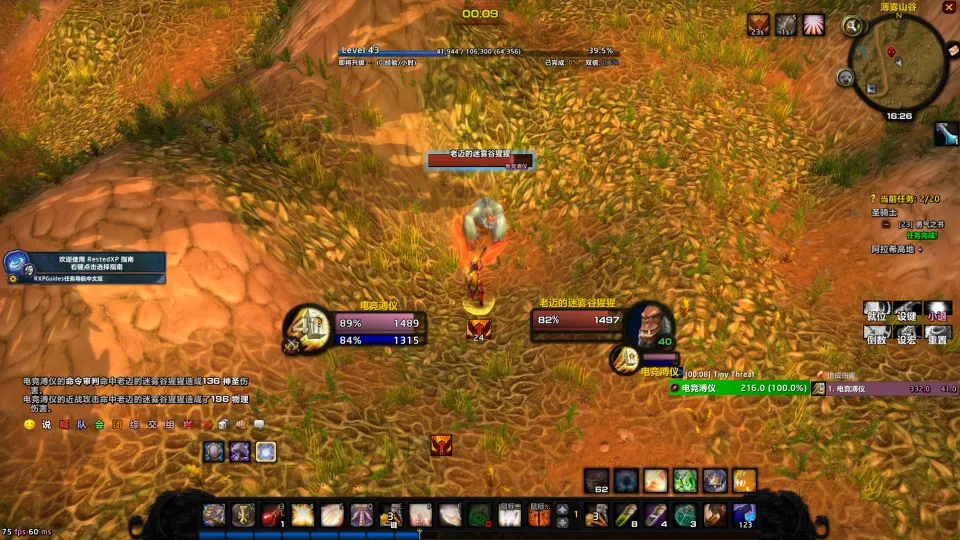Use the blue item with count 123
Viewport: 960px width, 540px height.
744,514
